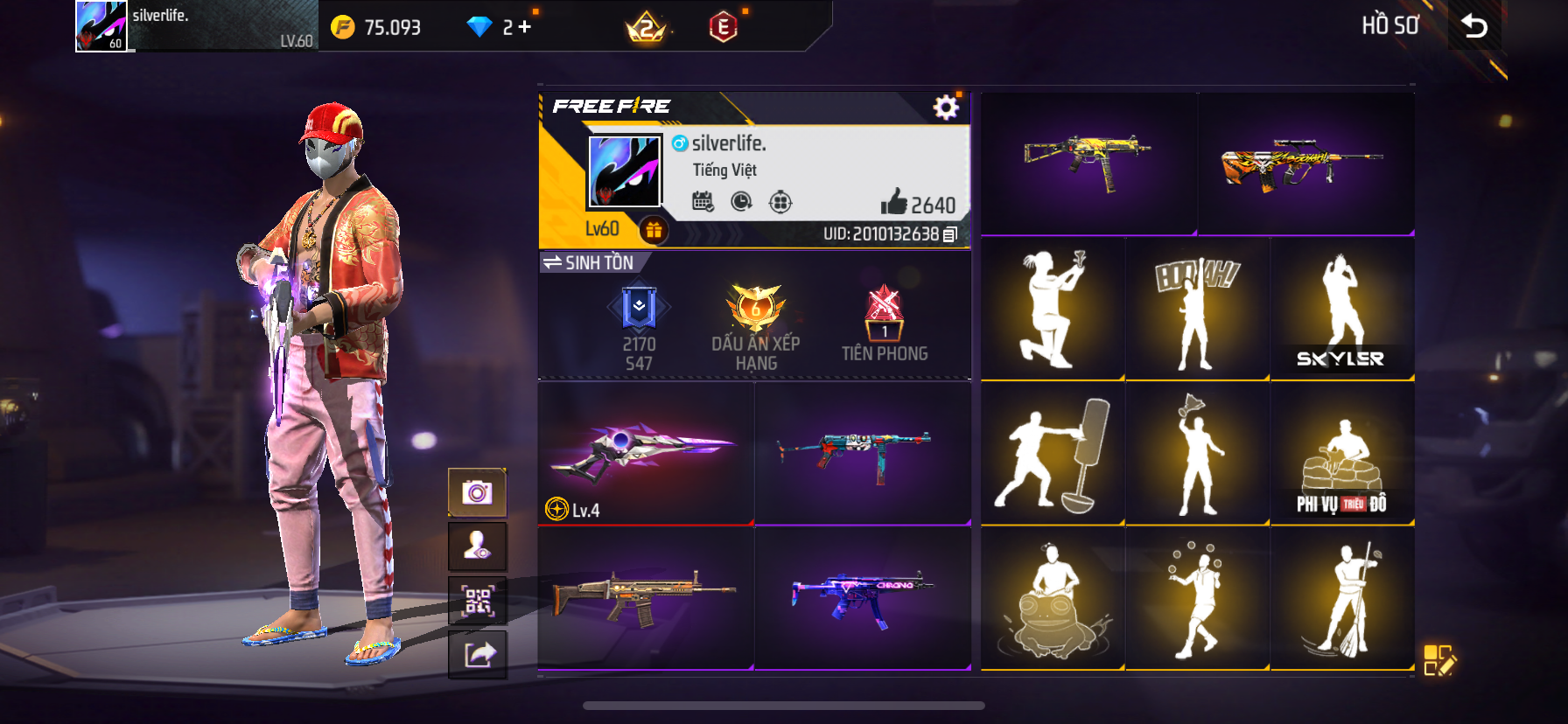This screenshot has height=724, width=1568.
Task: Select the PHI VỤ TRIỆU ĐÔ emote
Action: 1341,453
